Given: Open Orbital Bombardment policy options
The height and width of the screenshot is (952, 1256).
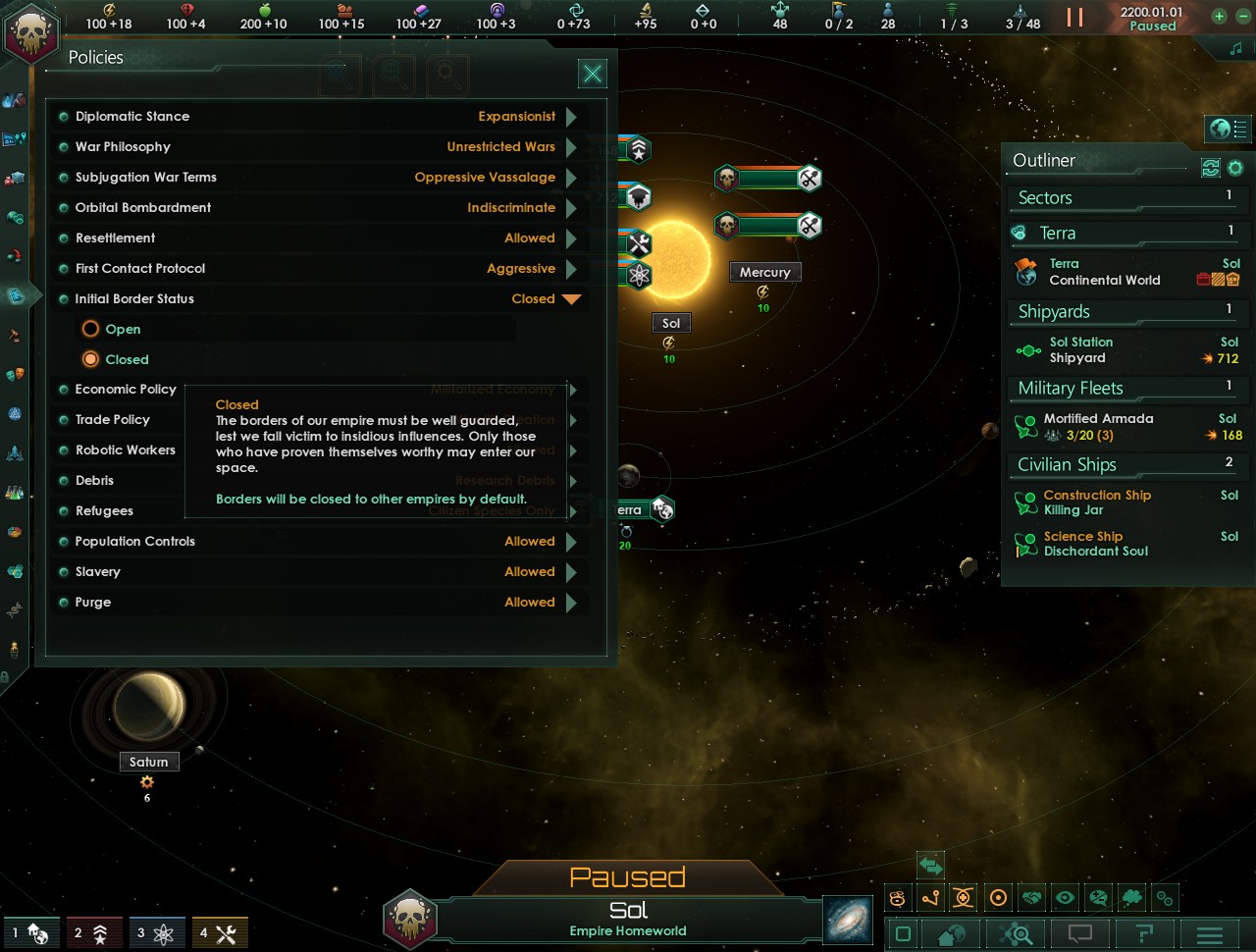Looking at the screenshot, I should 571,208.
